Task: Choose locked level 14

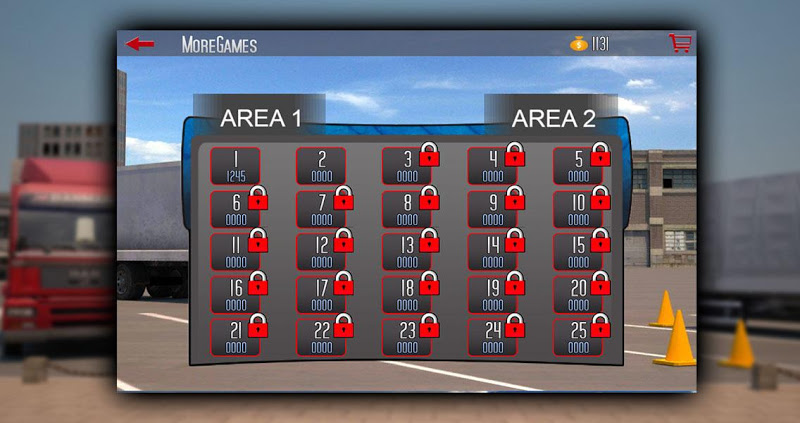Action: coord(493,252)
